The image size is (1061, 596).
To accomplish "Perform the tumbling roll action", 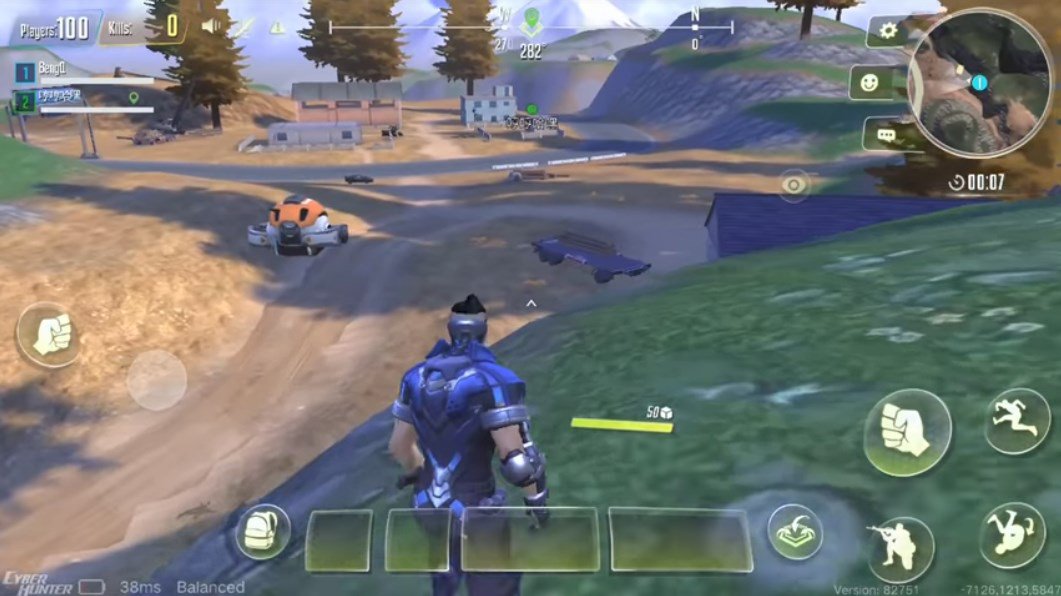I will click(x=1011, y=535).
